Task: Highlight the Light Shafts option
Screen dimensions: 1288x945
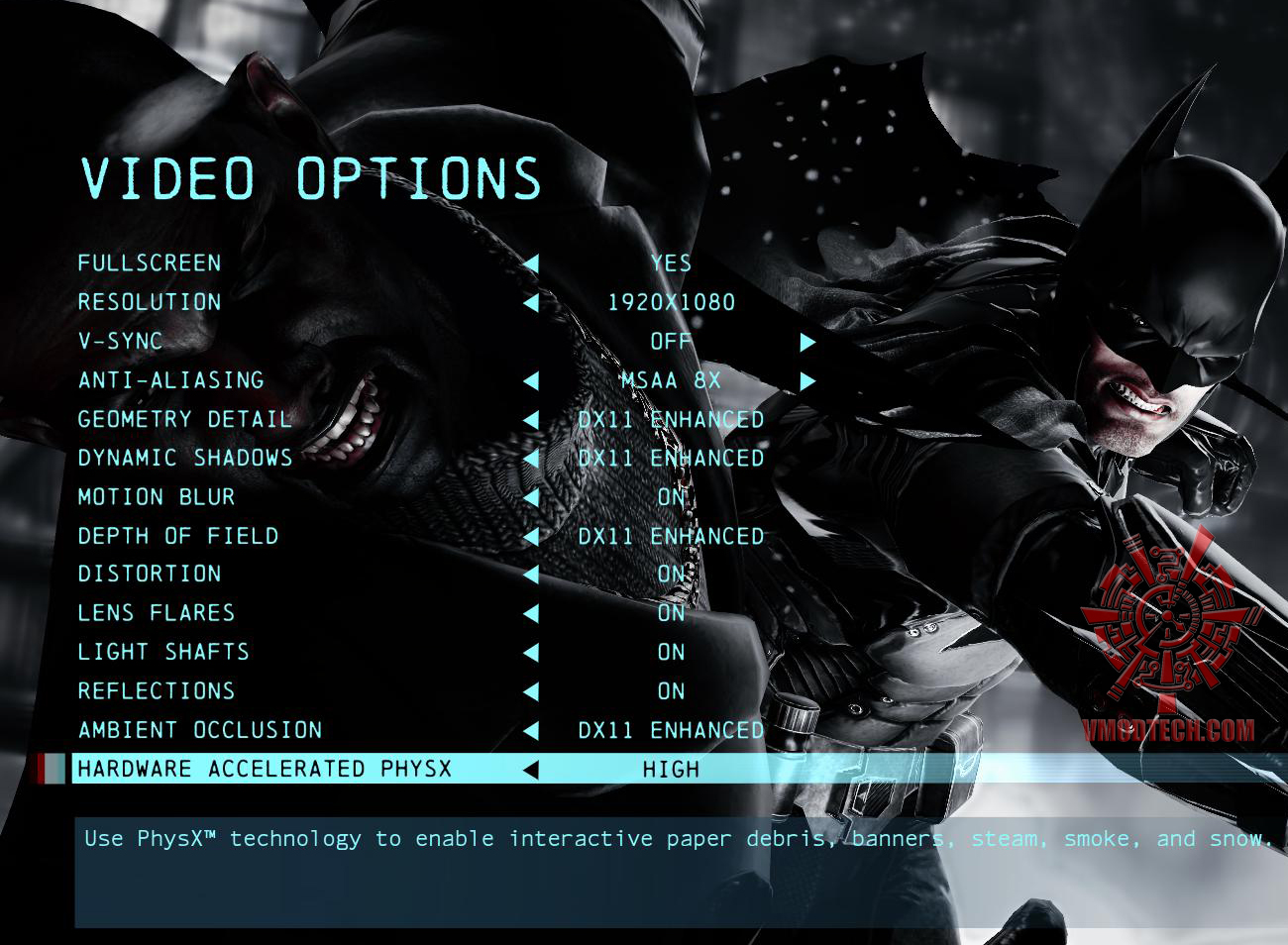Action: (163, 652)
